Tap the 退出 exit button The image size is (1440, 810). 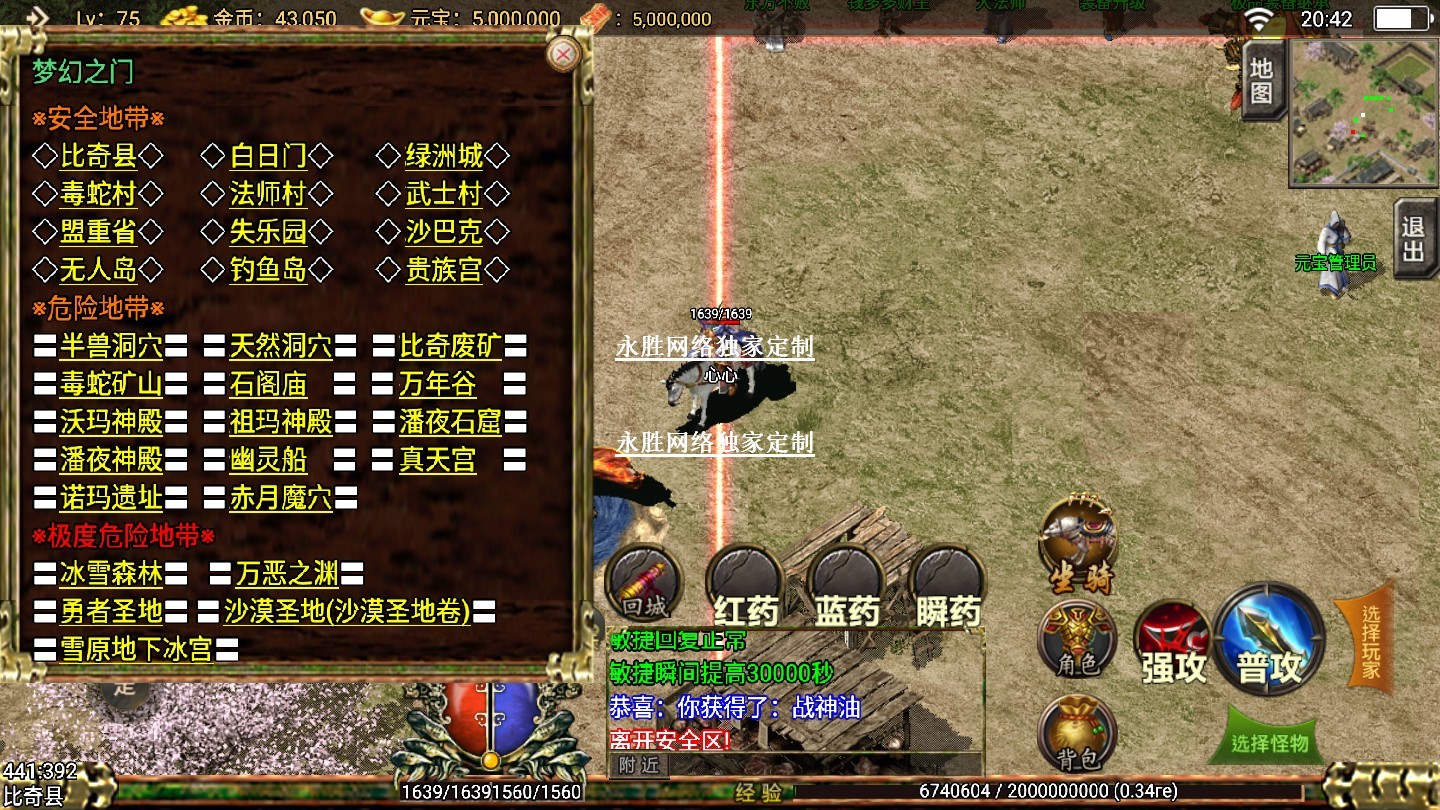[x=1414, y=239]
